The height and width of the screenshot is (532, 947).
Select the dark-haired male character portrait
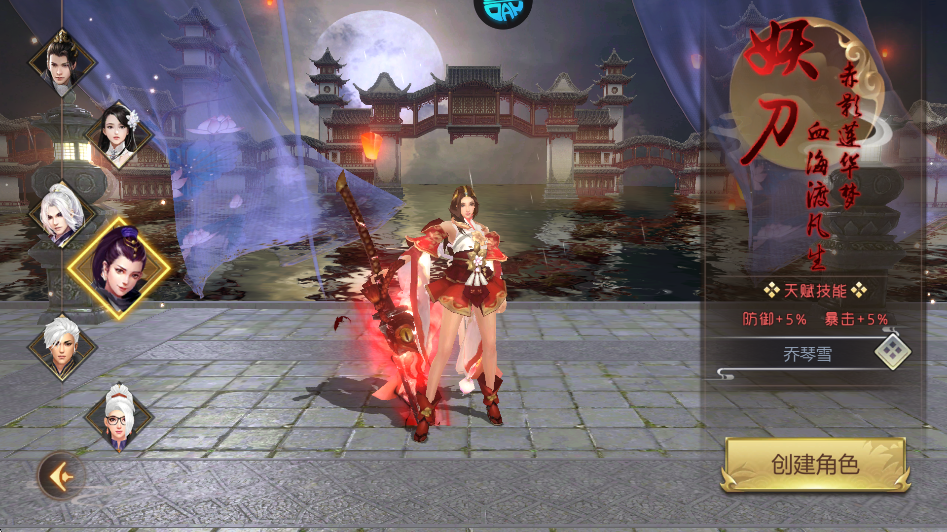pyautogui.click(x=62, y=62)
